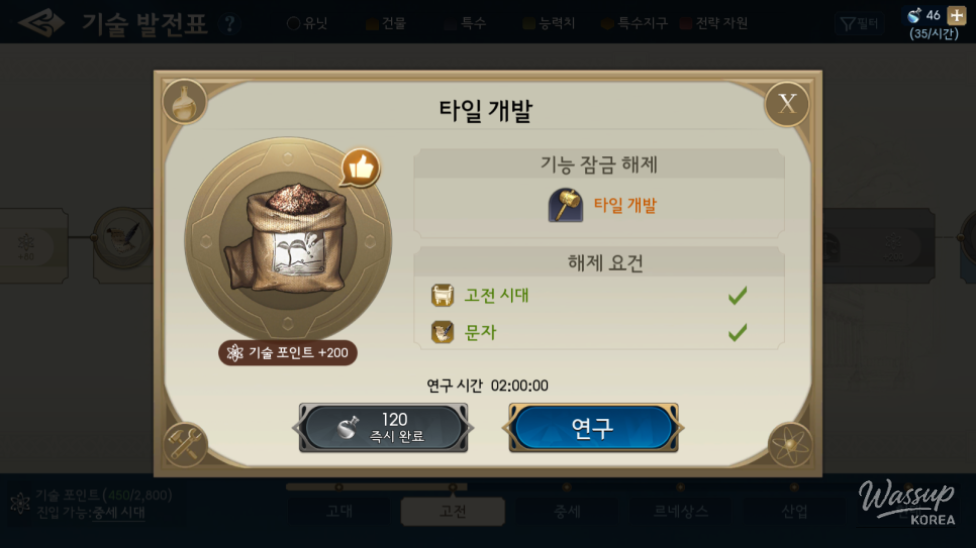Open the 필터 filter option
Screen dimensions: 976x548
860,23
